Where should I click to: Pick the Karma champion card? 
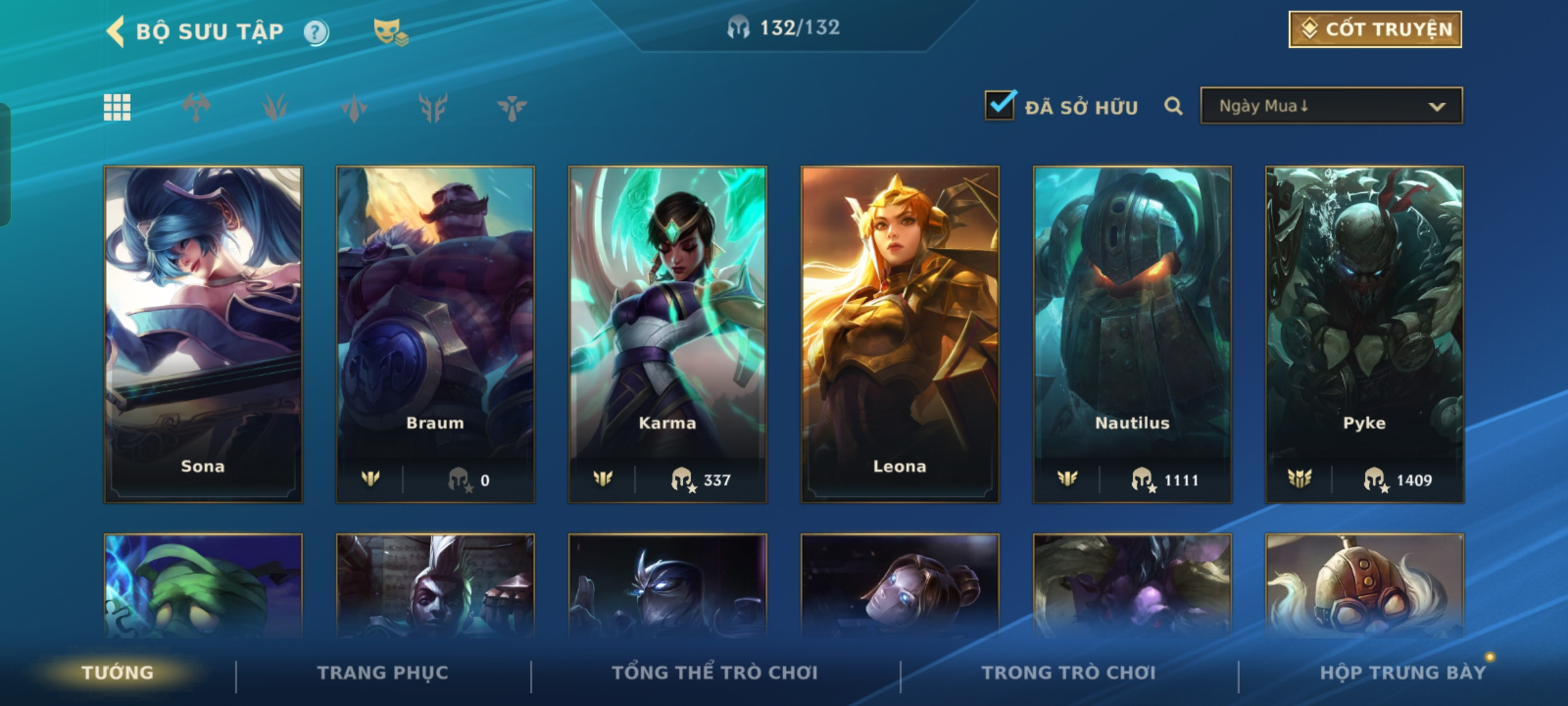[667, 333]
